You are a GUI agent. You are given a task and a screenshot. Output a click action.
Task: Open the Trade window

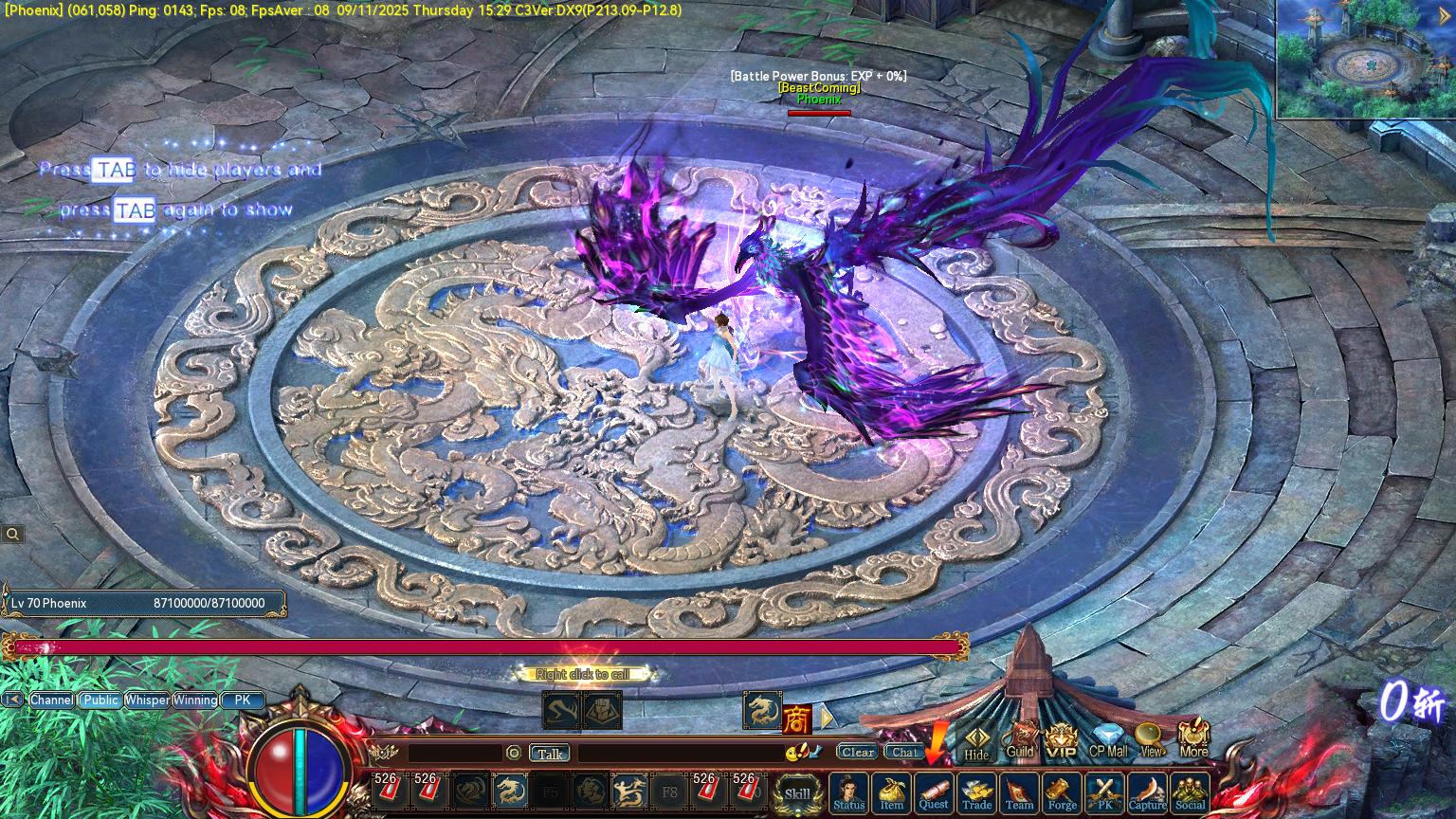[976, 792]
